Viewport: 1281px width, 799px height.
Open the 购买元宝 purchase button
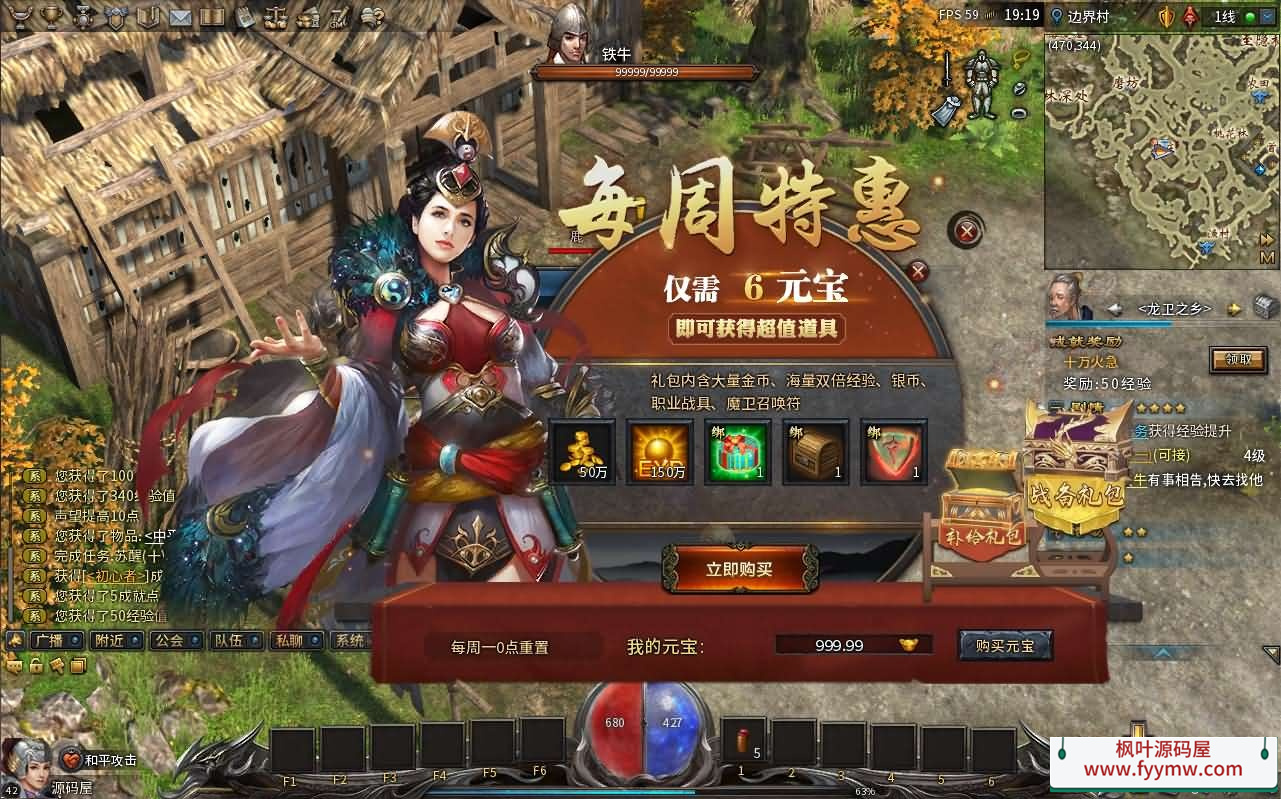pyautogui.click(x=1005, y=646)
